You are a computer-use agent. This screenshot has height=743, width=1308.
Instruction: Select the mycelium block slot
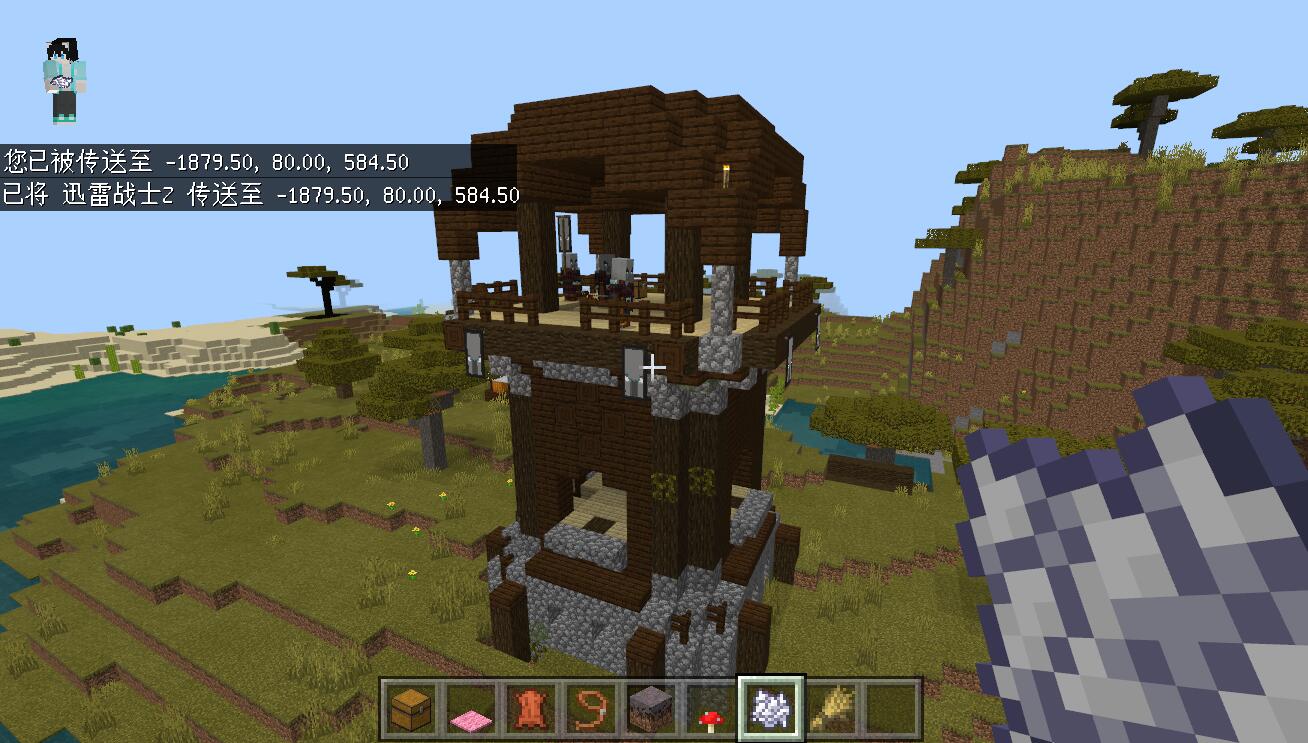[650, 709]
